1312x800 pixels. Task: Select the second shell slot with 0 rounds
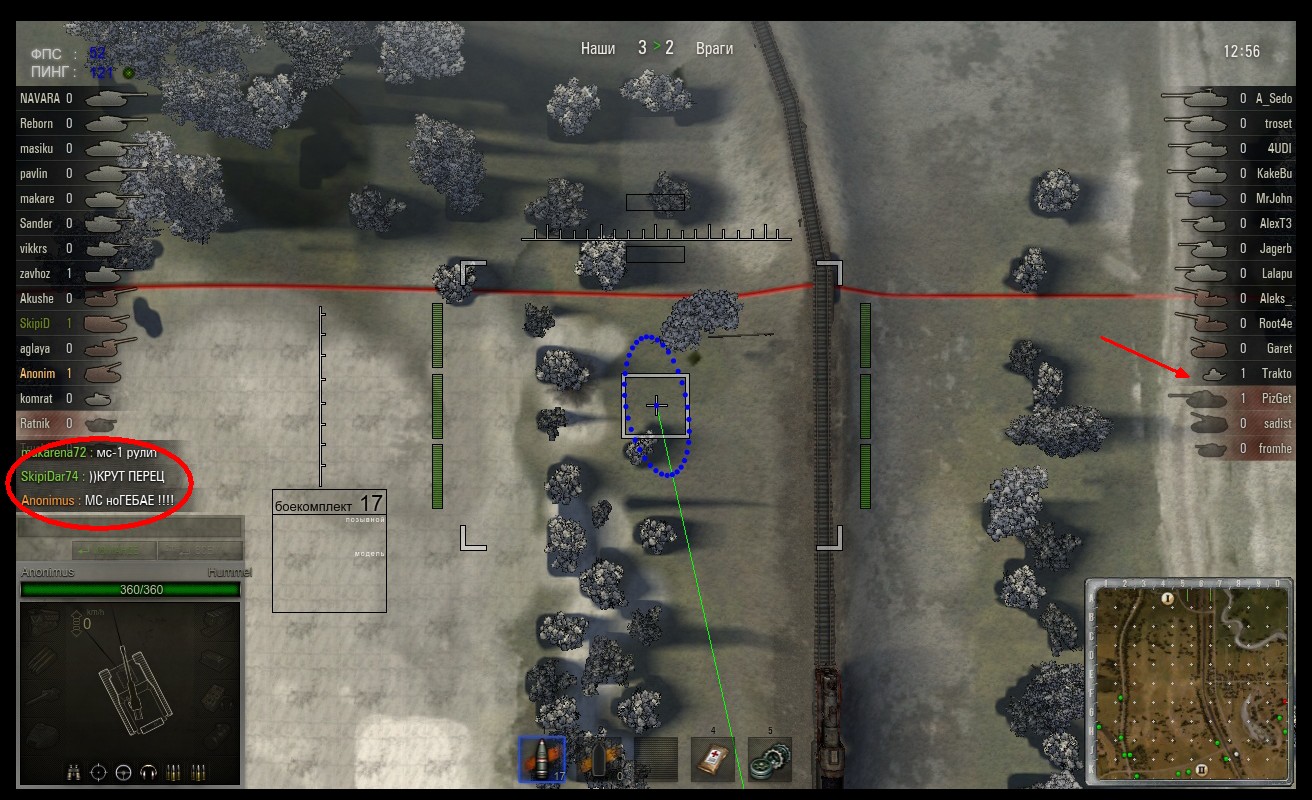(x=600, y=759)
